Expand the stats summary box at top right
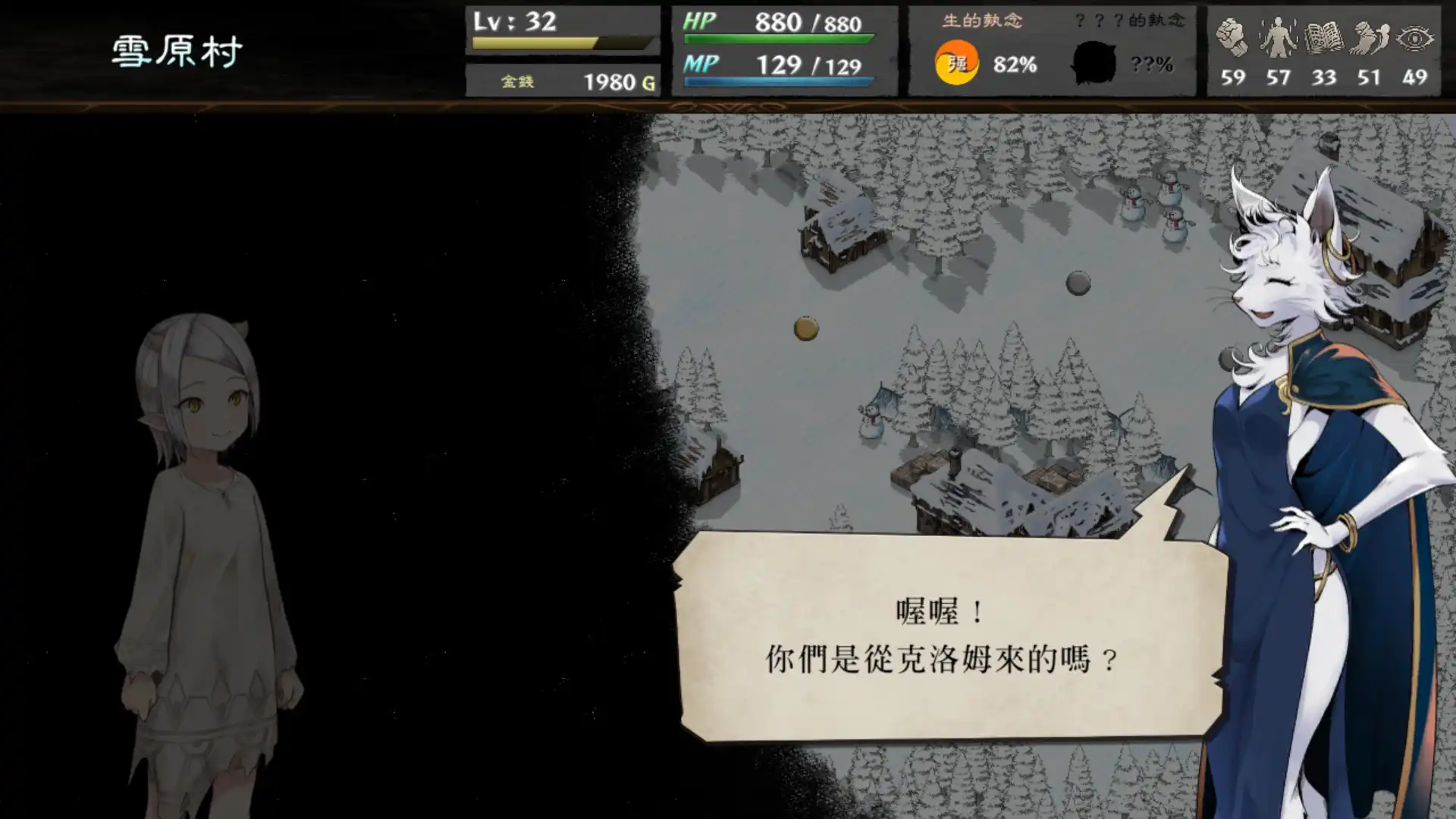 point(1323,49)
